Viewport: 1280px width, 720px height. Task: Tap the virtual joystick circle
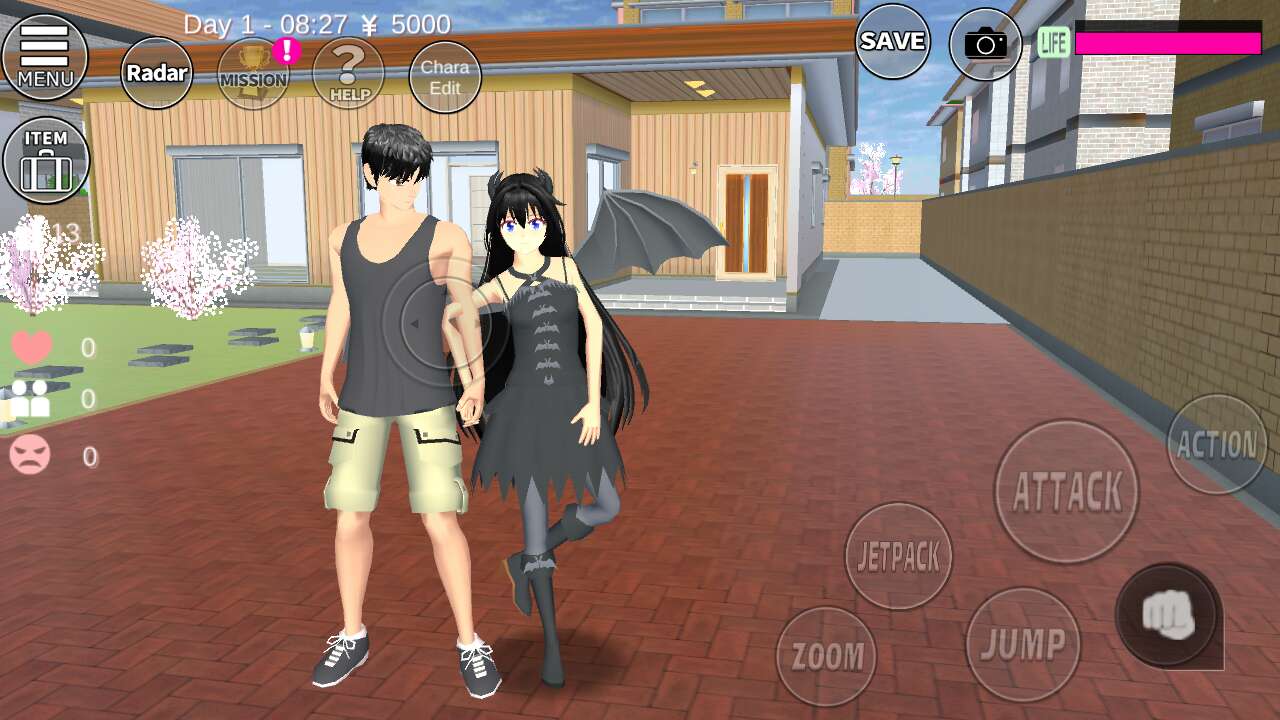point(443,322)
